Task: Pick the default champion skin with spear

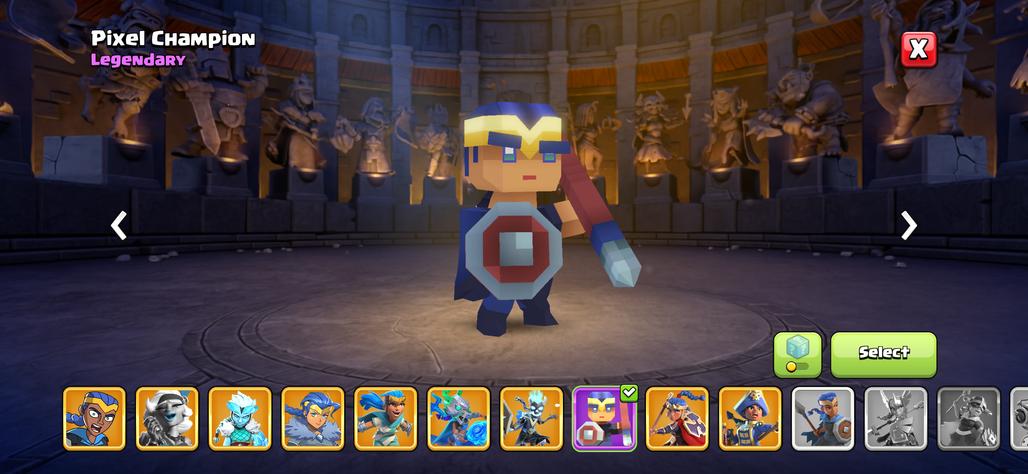Action: coord(823,418)
